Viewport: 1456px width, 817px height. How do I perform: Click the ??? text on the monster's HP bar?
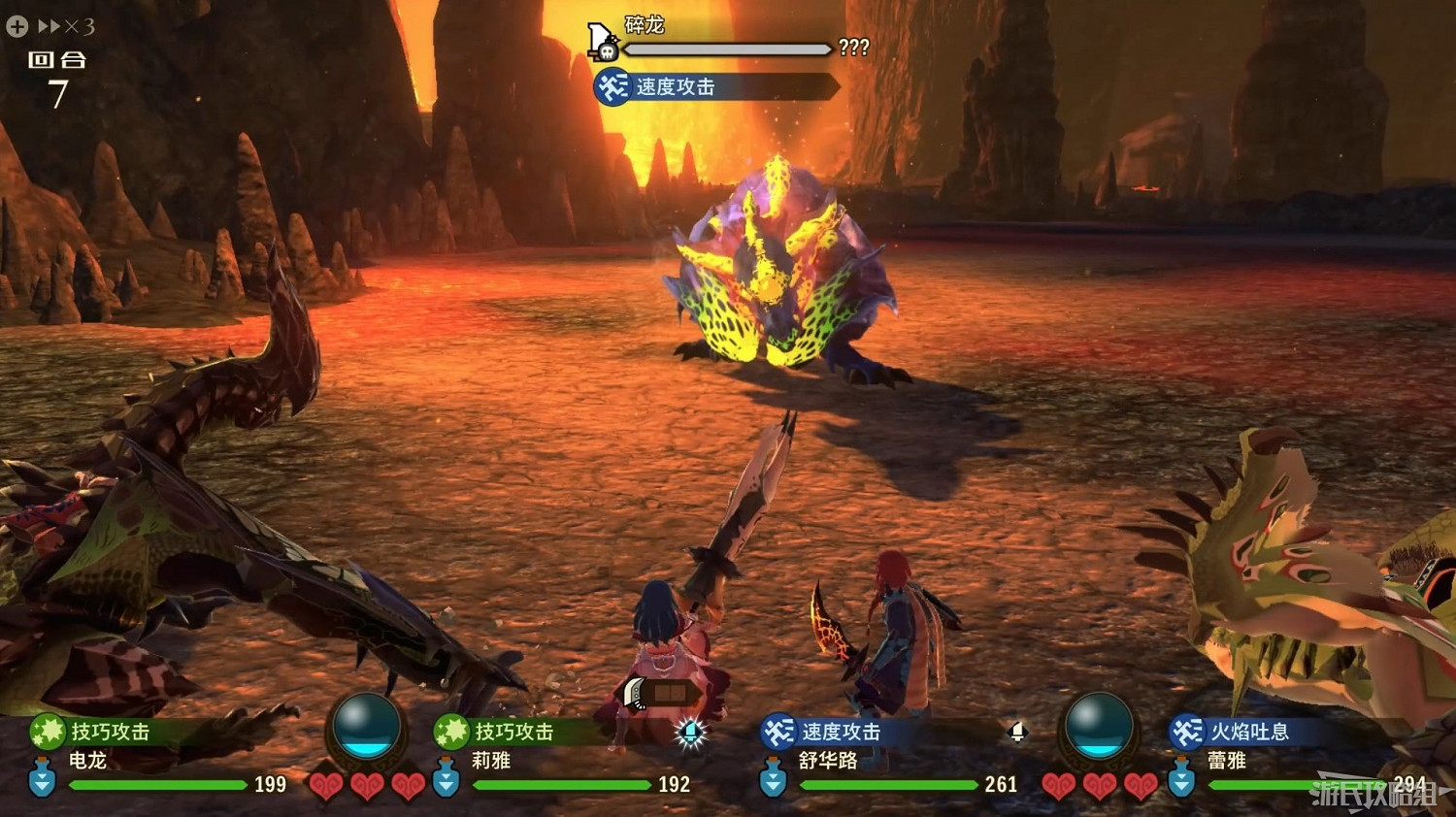[x=854, y=48]
